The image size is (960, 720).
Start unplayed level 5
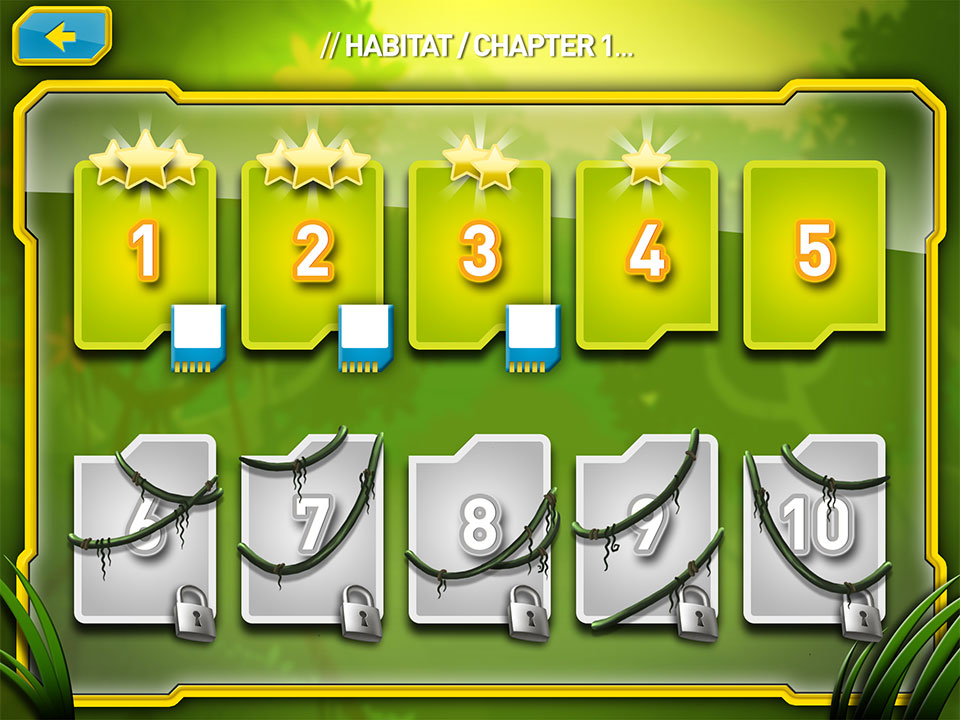pyautogui.click(x=814, y=254)
